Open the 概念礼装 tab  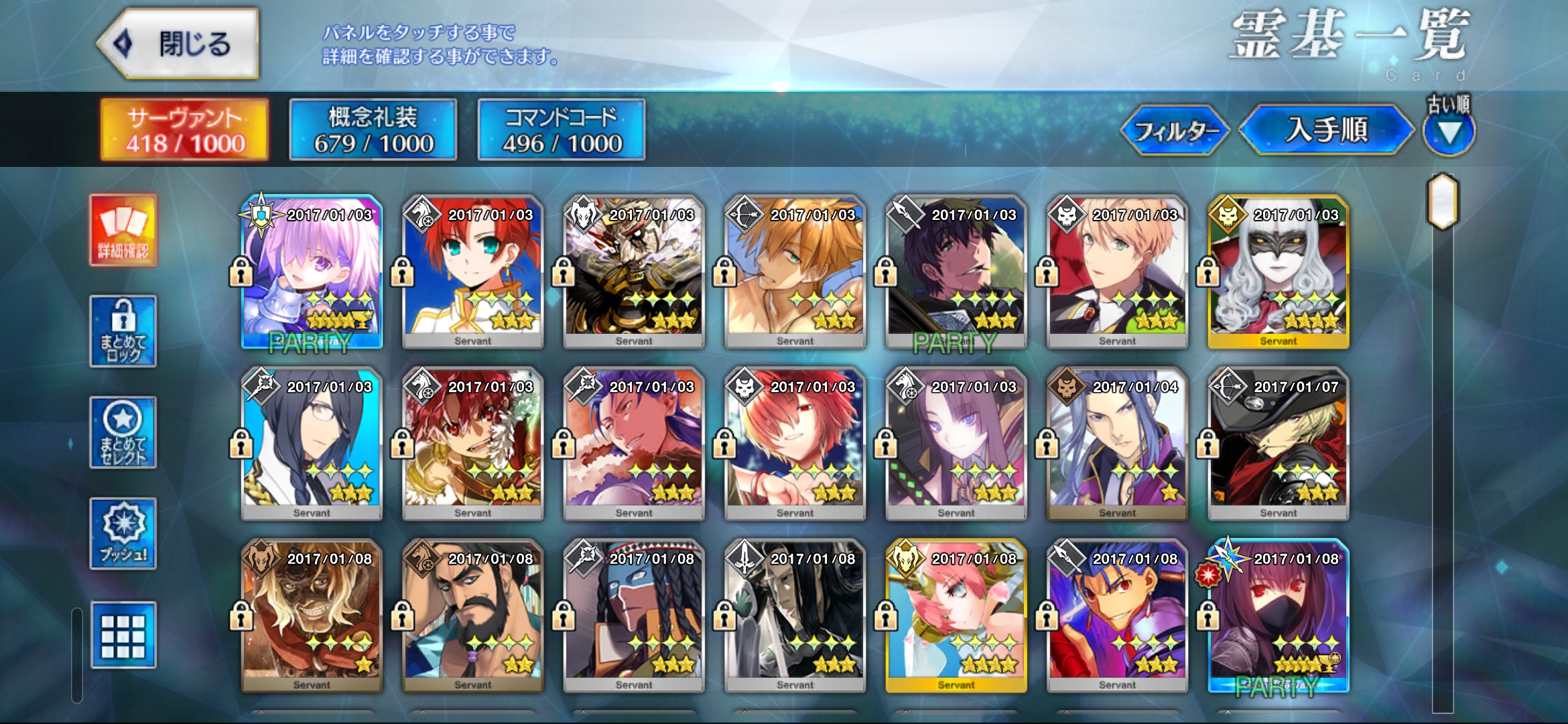coord(373,130)
